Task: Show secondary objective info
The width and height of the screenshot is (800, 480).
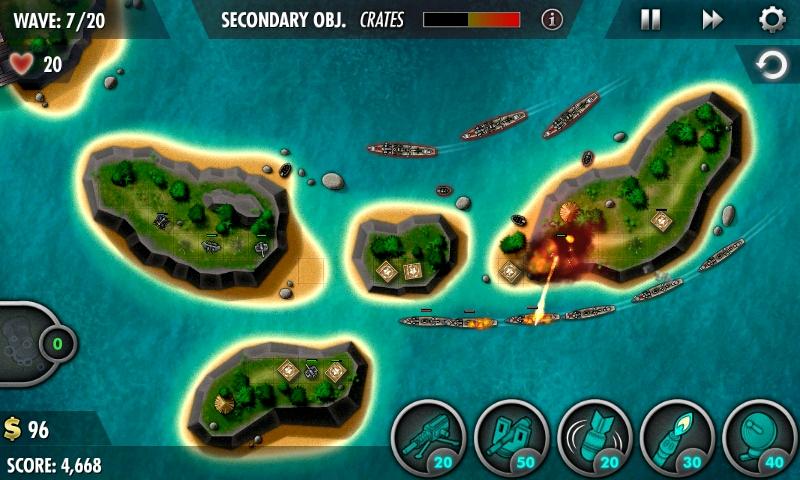Action: click(552, 19)
